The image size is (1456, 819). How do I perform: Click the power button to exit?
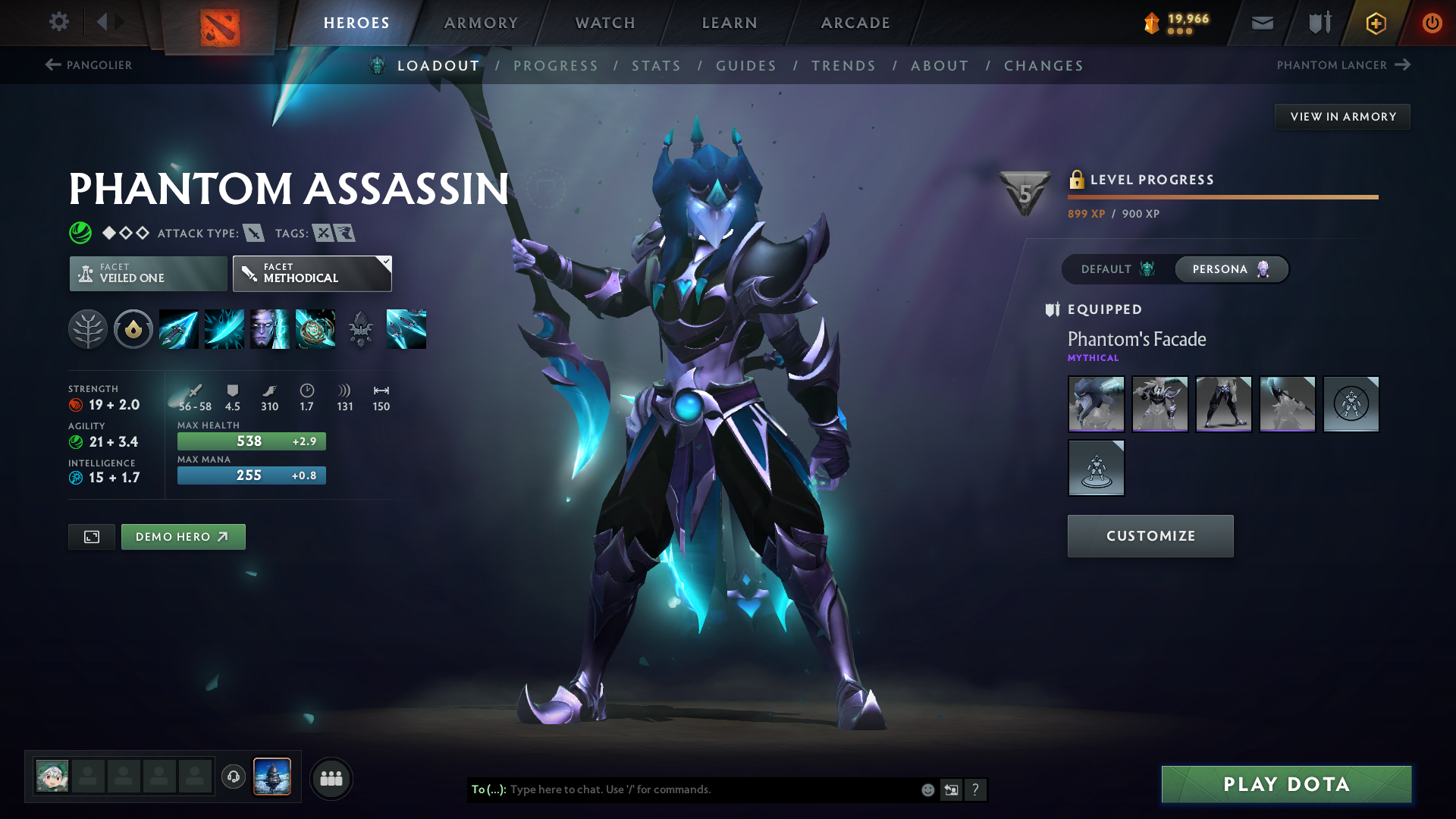click(x=1432, y=23)
